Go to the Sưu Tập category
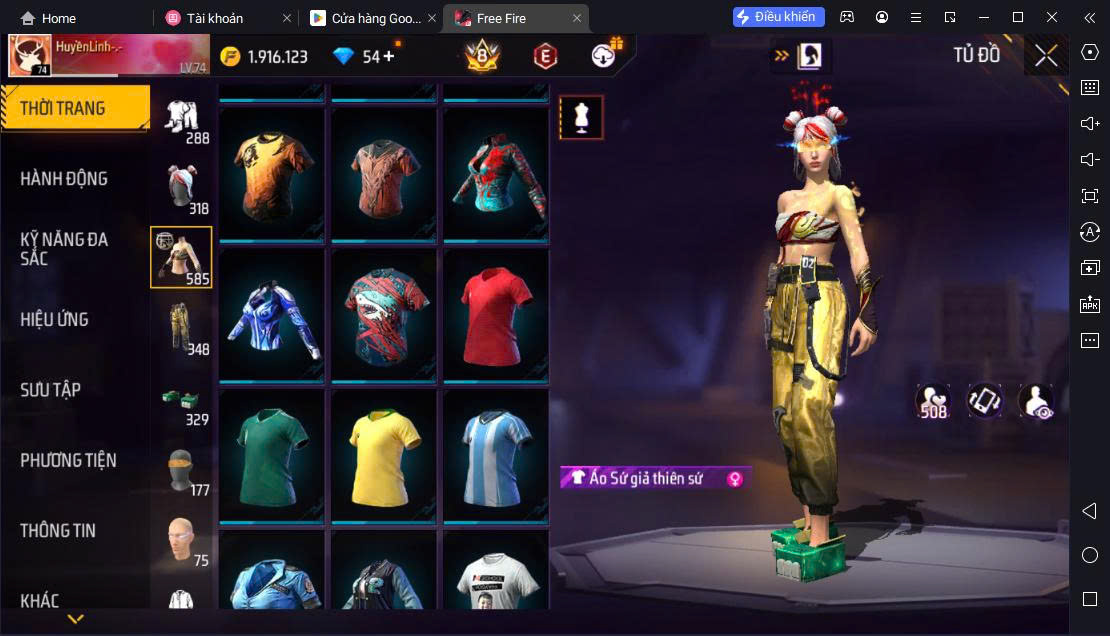This screenshot has width=1110, height=636. click(x=51, y=390)
